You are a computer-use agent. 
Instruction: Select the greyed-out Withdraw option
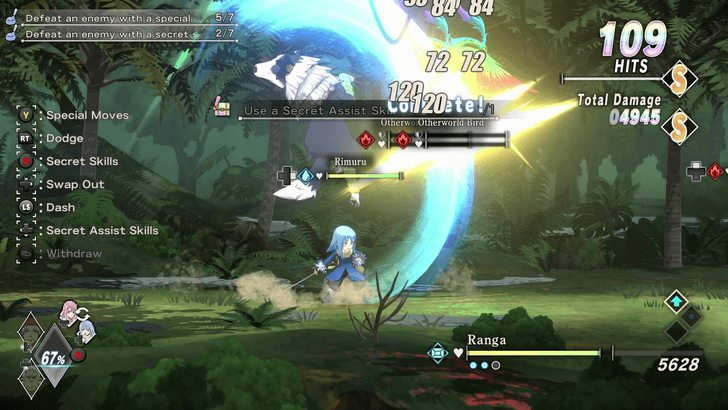click(x=72, y=254)
